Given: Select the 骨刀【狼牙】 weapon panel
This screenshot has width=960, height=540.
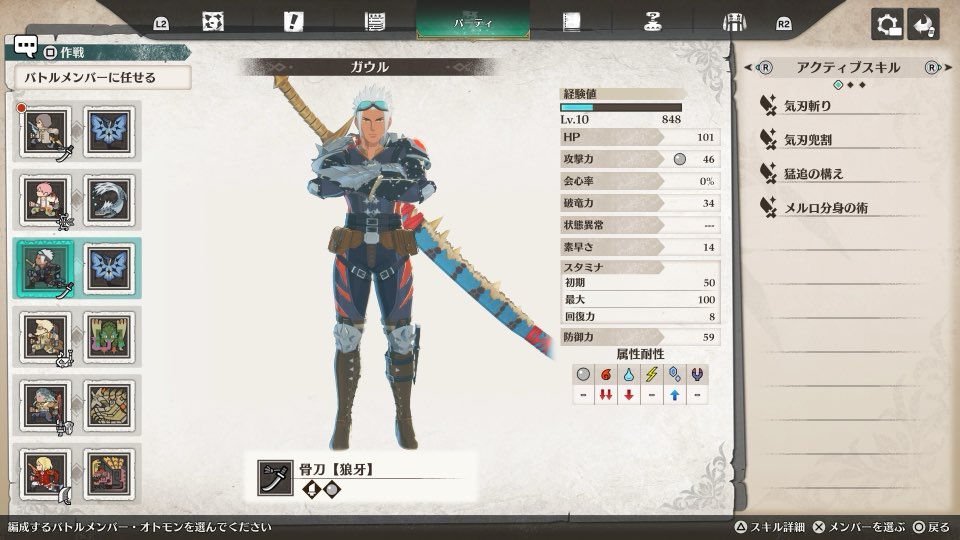Looking at the screenshot, I should [358, 478].
